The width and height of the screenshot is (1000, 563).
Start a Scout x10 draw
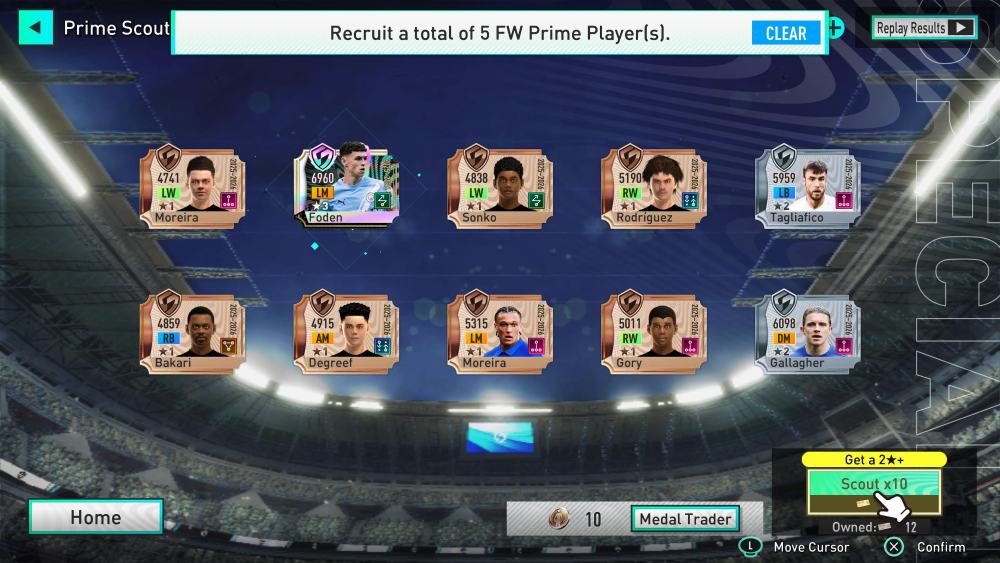click(873, 490)
